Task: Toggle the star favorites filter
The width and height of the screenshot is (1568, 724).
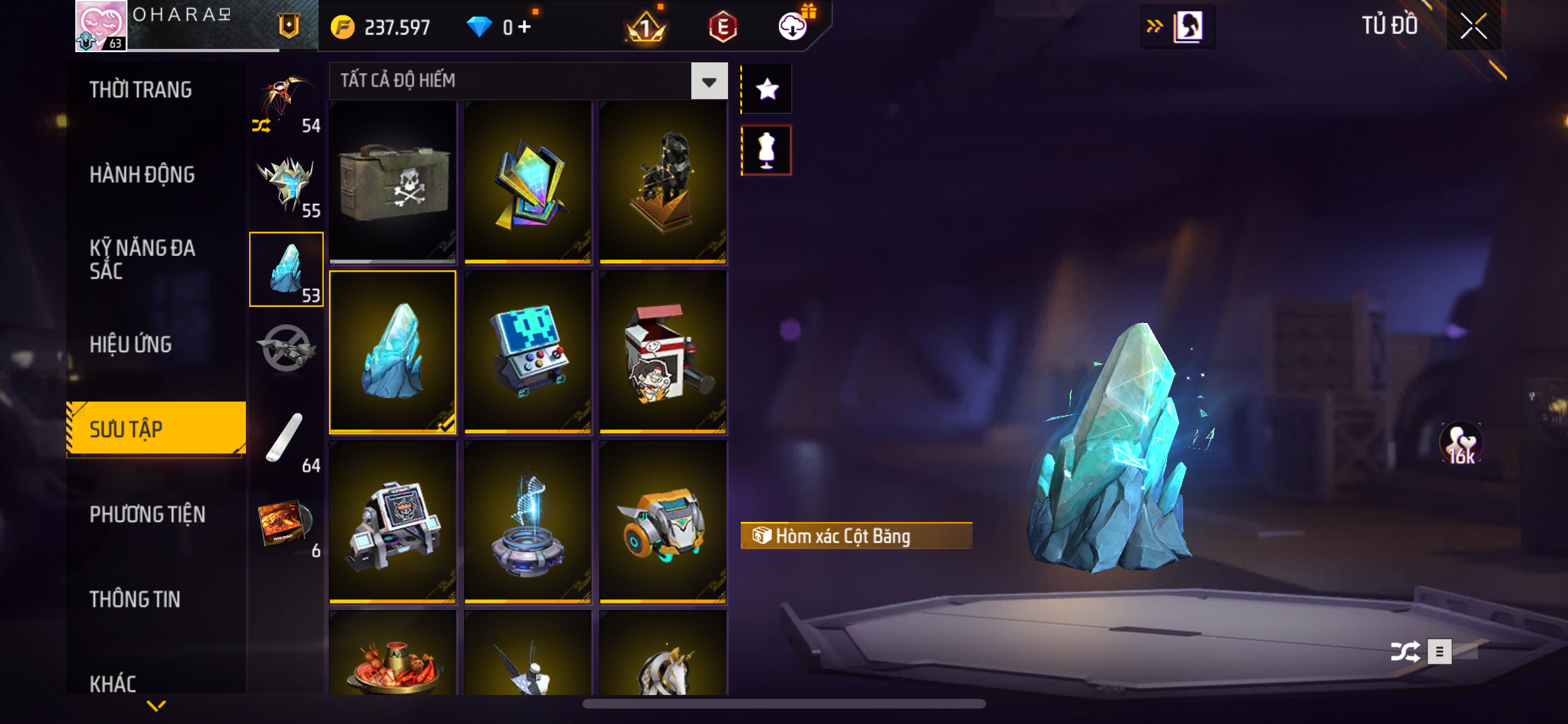Action: pyautogui.click(x=767, y=89)
